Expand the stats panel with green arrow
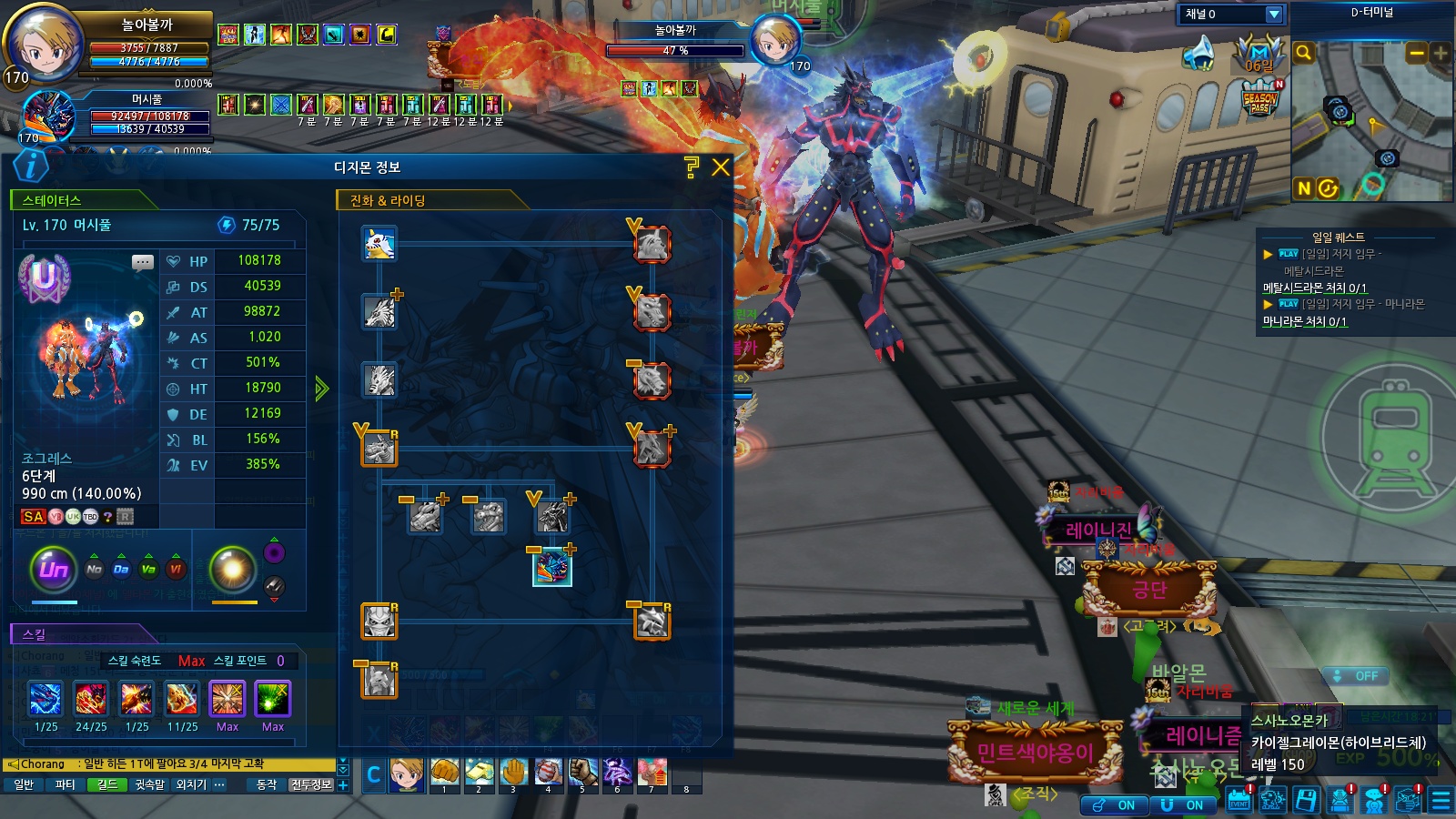Screen dimensions: 1456x819 pyautogui.click(x=321, y=389)
